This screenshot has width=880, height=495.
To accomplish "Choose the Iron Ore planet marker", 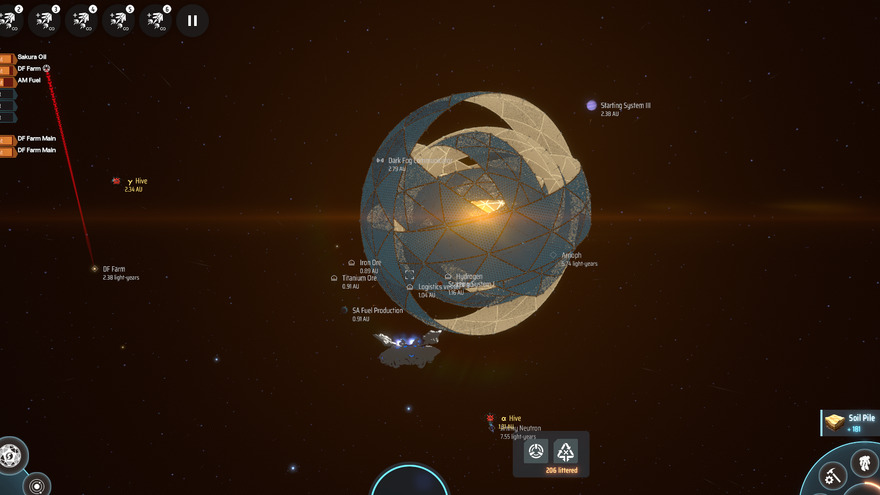I will click(x=352, y=263).
